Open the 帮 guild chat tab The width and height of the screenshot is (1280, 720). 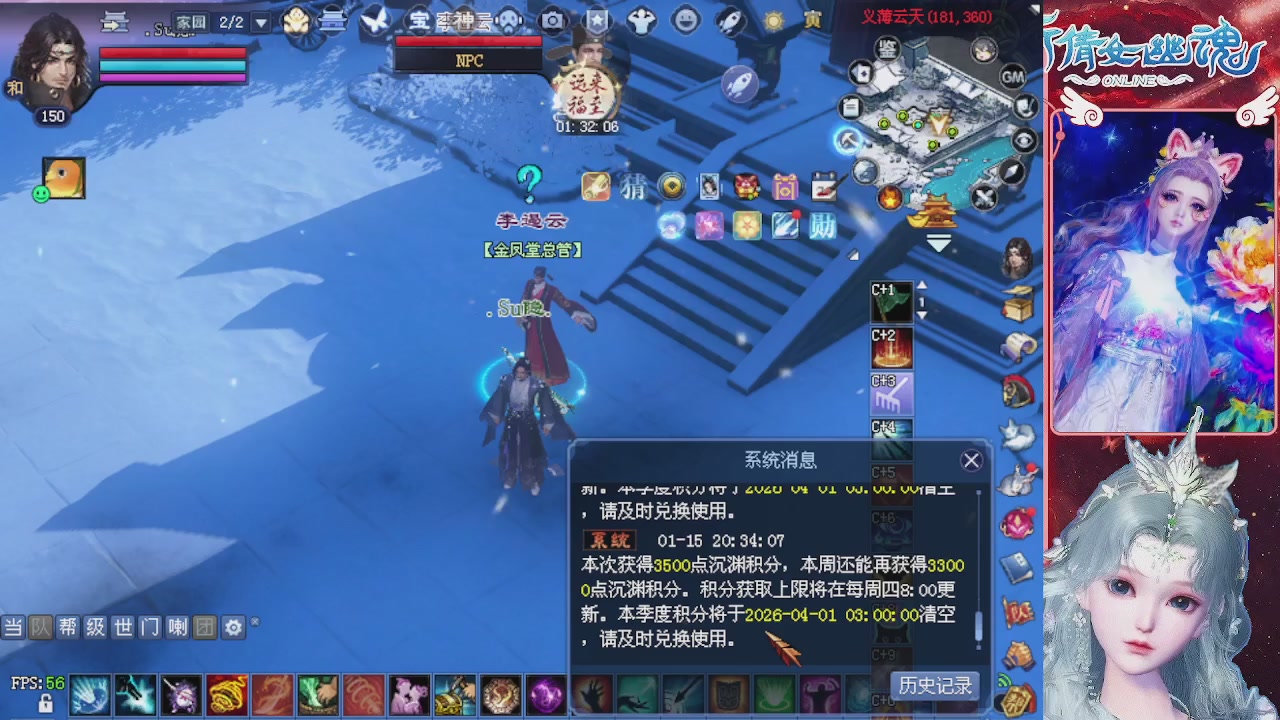click(x=68, y=628)
